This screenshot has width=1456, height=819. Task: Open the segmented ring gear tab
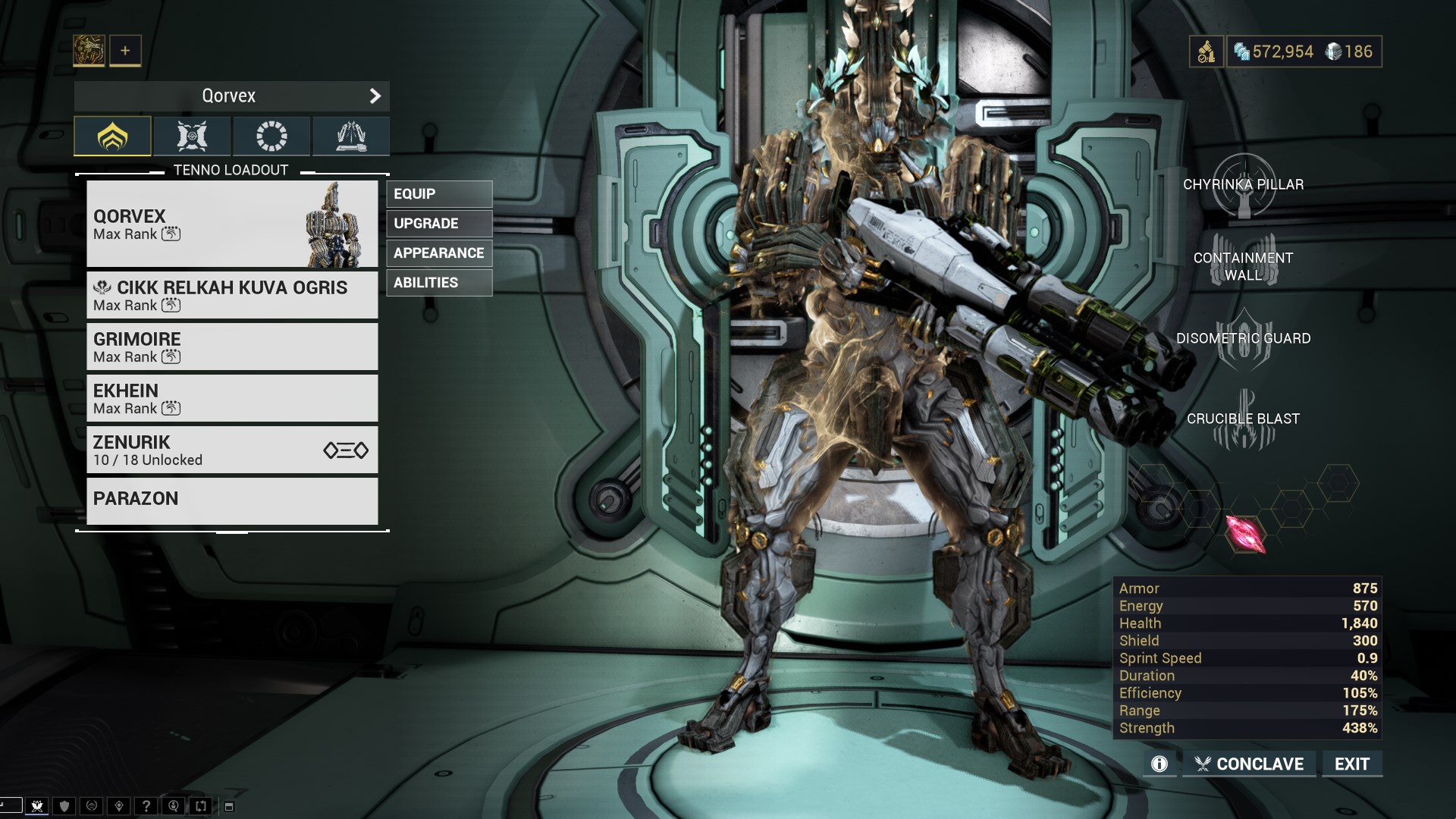tap(271, 136)
